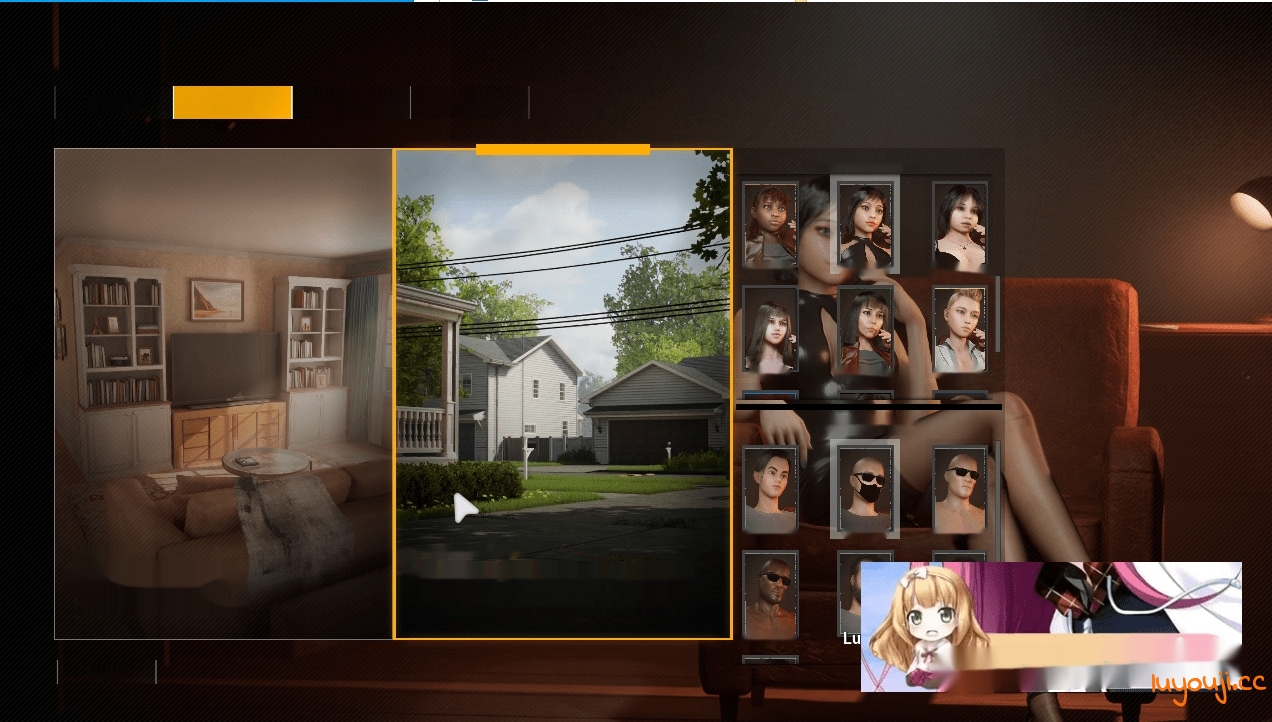Pick the black-haired woman wearing a necklace
This screenshot has height=722, width=1272.
[960, 224]
